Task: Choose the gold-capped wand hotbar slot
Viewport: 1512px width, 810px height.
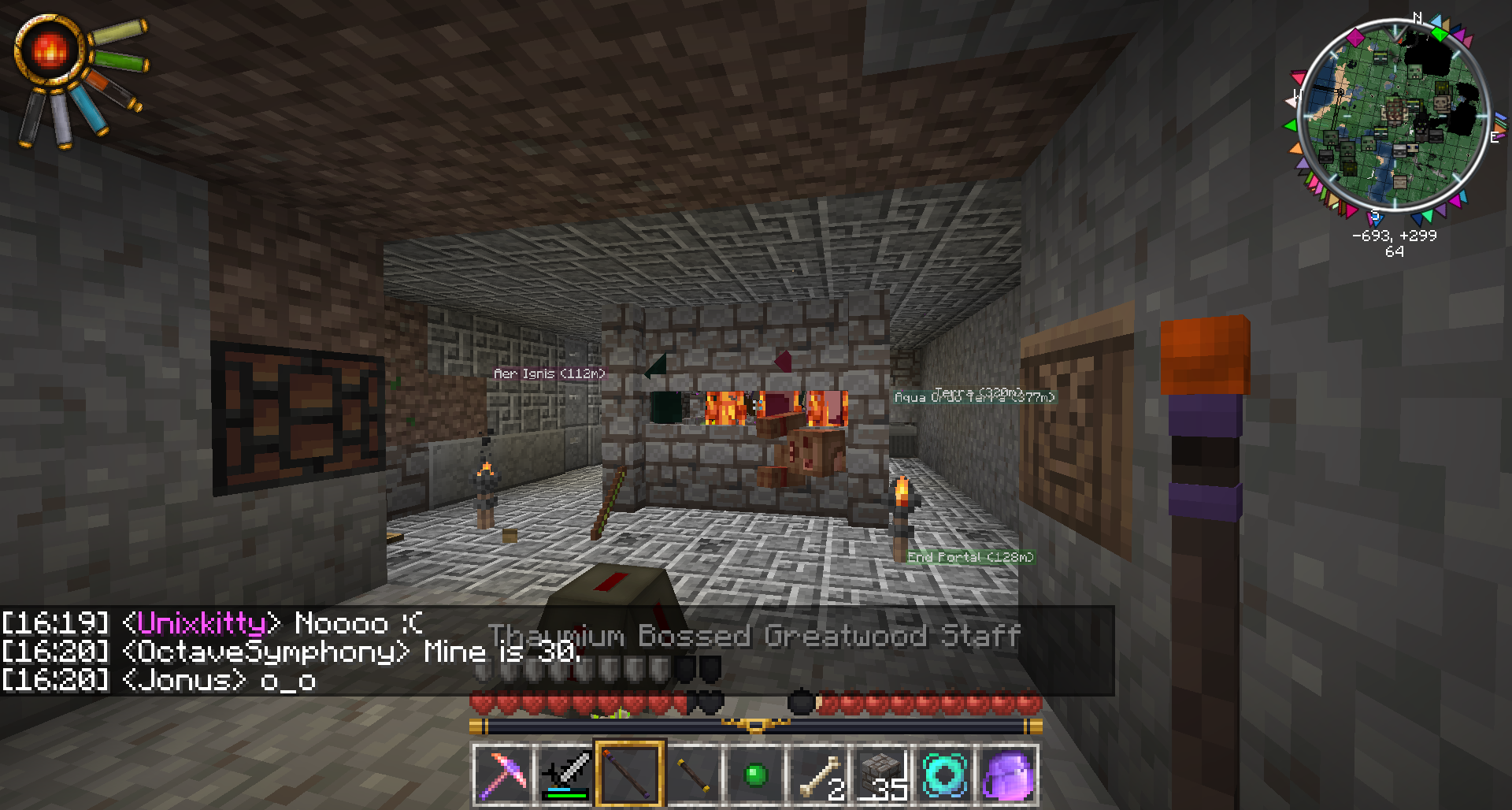Action: click(x=692, y=775)
